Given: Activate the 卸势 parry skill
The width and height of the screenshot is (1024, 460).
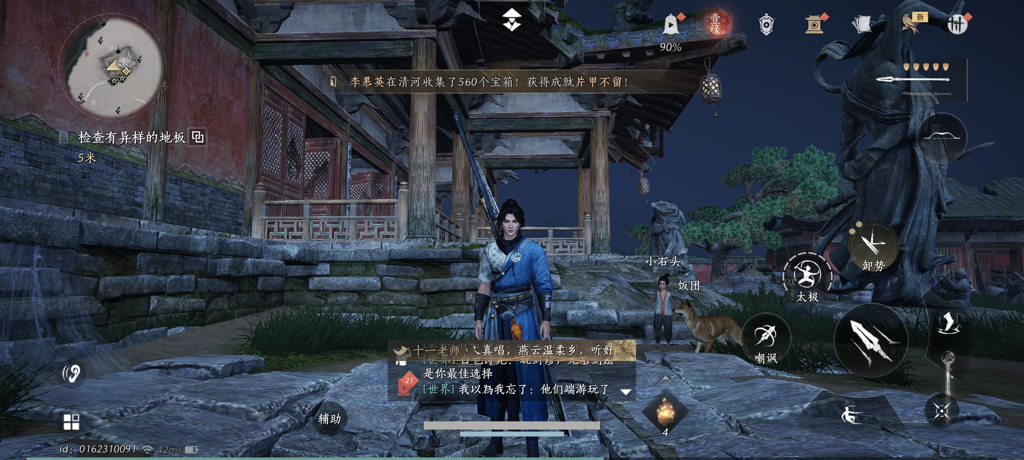Looking at the screenshot, I should pos(871,243).
